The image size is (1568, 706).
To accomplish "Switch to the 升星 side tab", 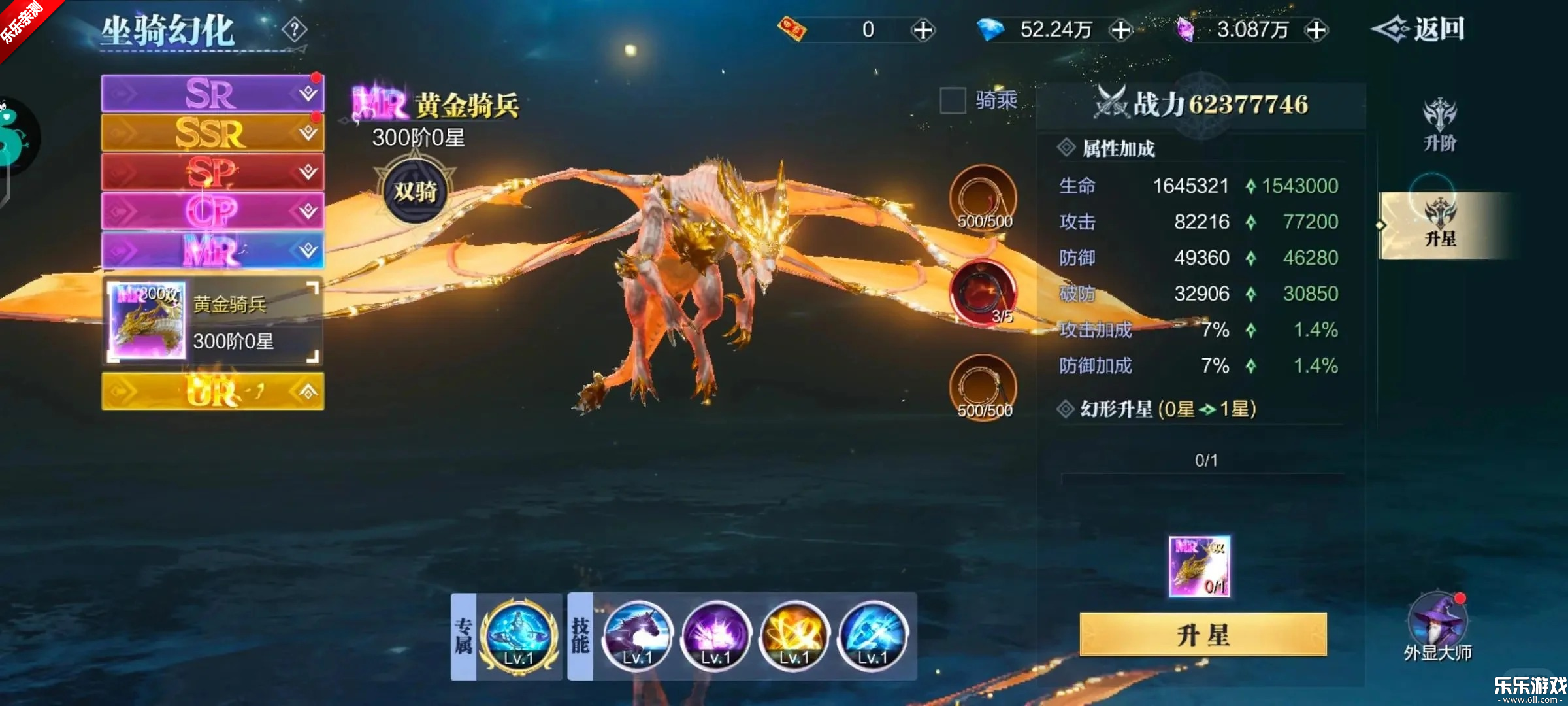I will (1439, 225).
